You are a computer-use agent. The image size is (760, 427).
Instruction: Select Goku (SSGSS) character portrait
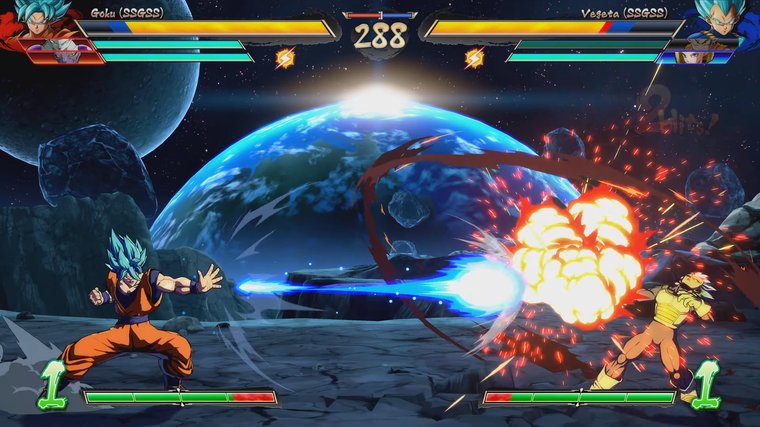click(x=36, y=20)
